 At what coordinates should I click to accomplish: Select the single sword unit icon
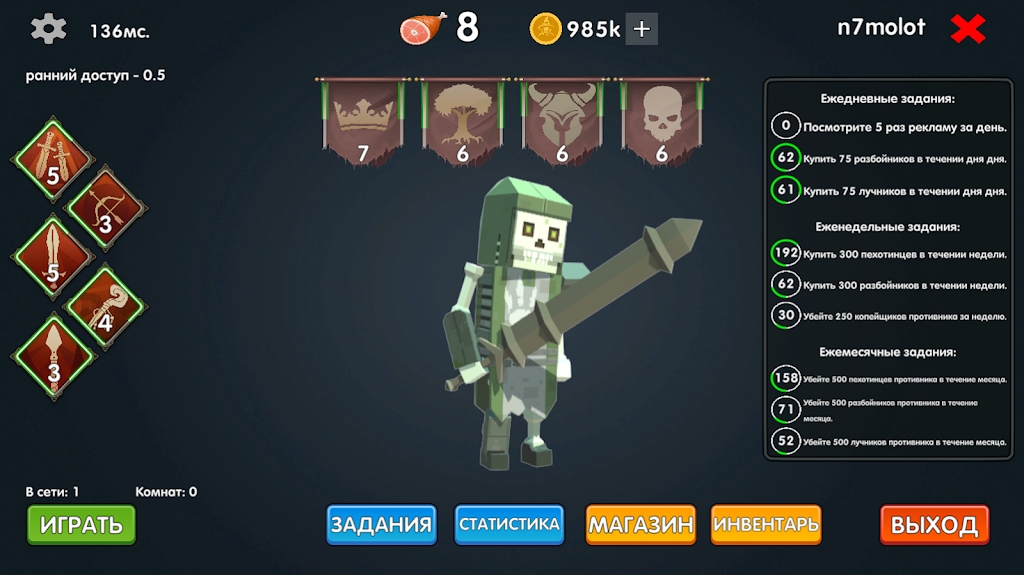pos(53,254)
